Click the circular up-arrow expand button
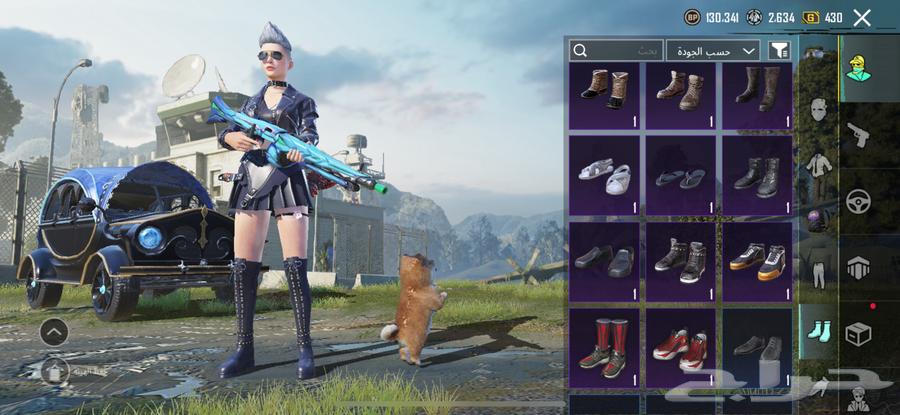Screen dimensions: 900x415 pos(55,331)
